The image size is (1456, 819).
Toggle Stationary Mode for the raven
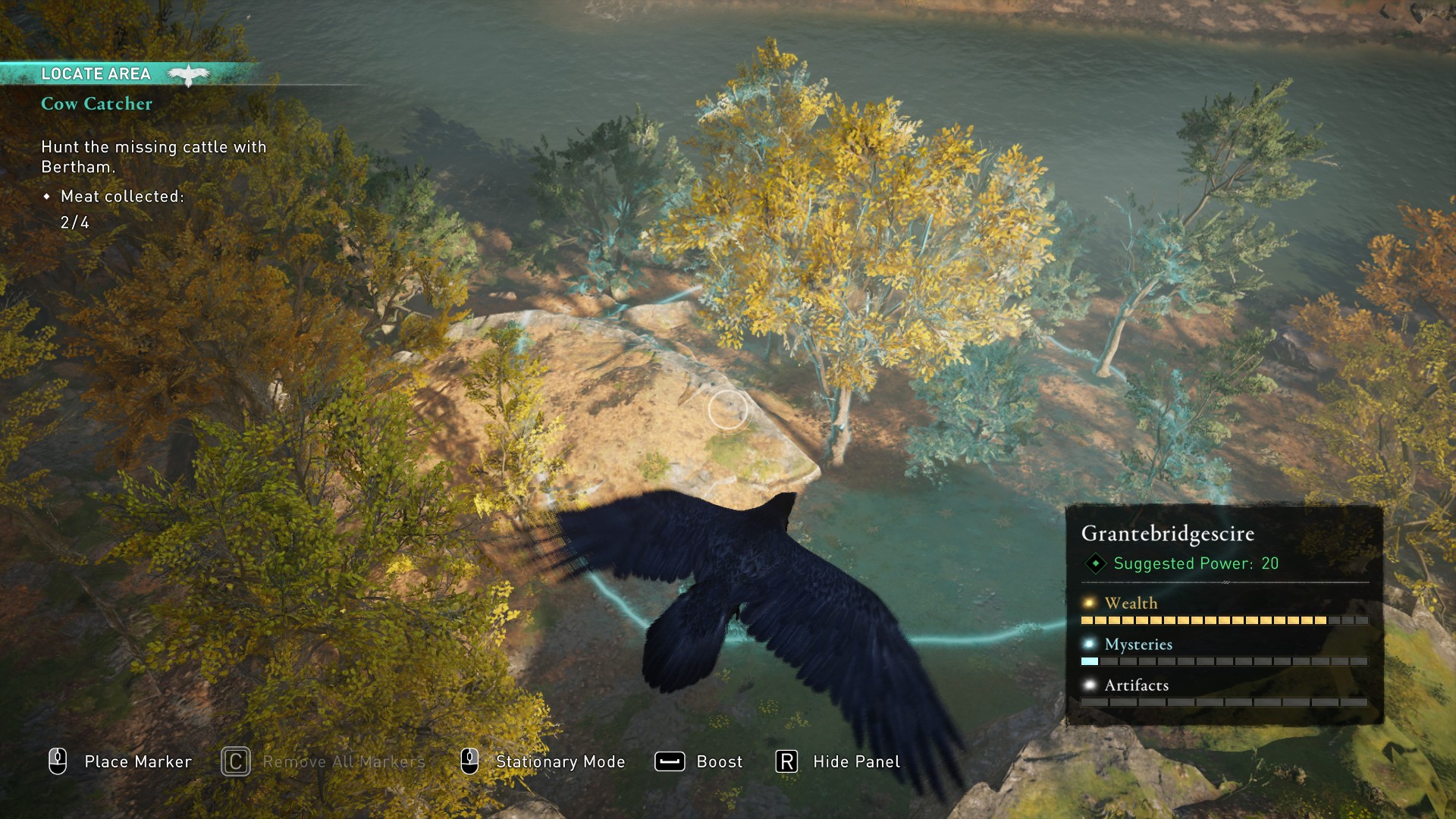click(x=560, y=761)
